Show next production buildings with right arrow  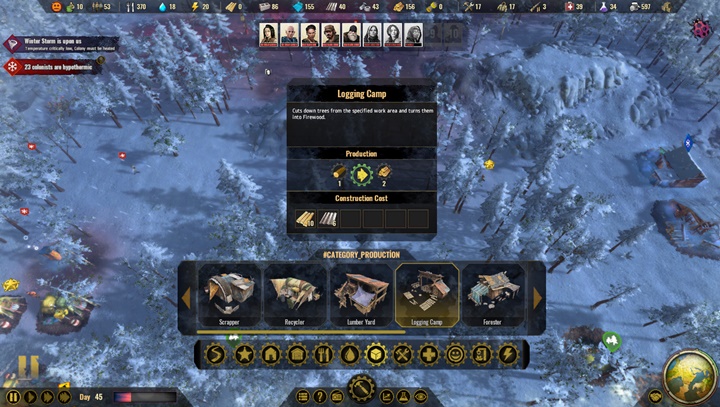click(x=537, y=298)
